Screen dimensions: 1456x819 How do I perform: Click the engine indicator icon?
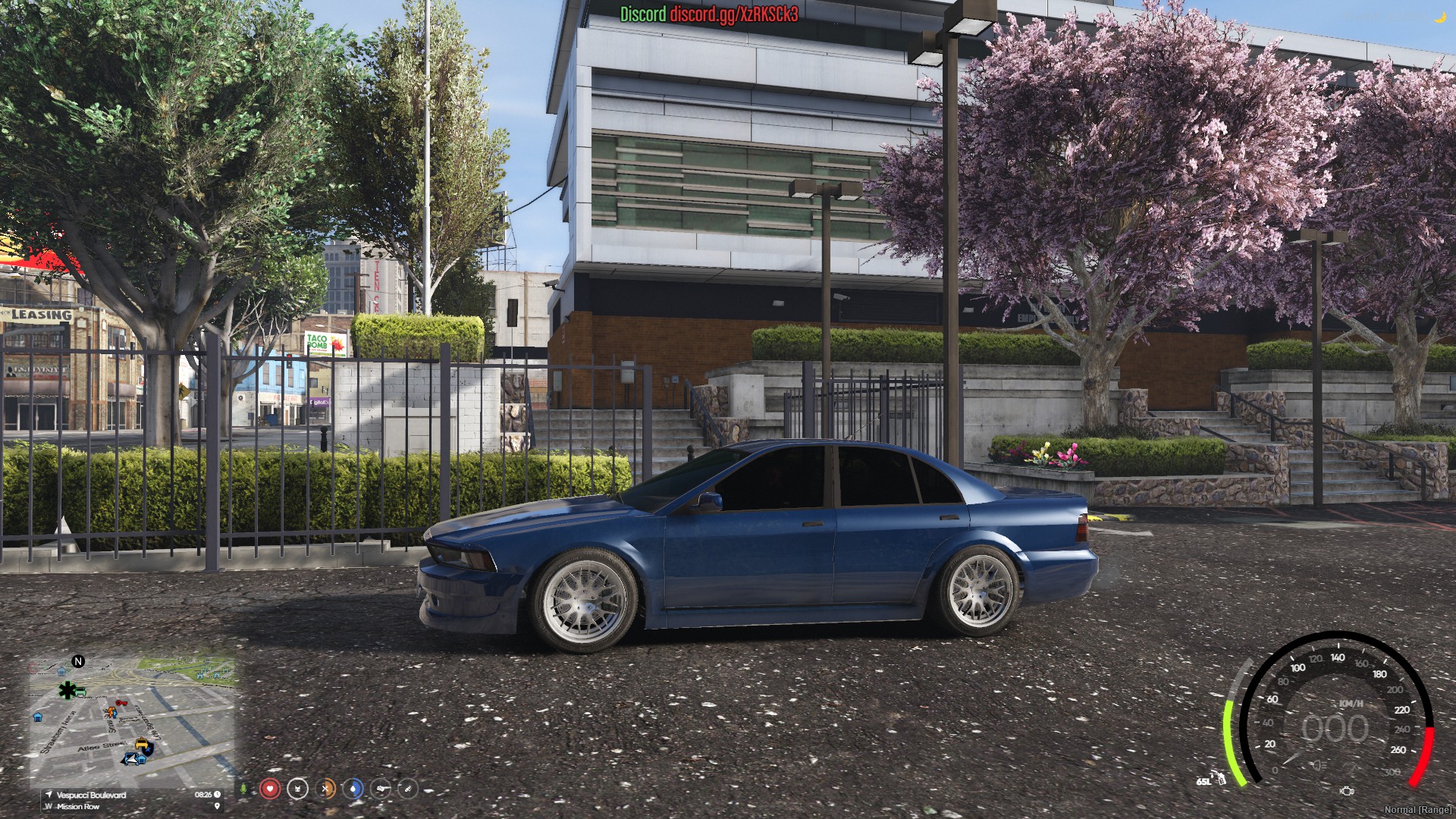tap(1347, 791)
